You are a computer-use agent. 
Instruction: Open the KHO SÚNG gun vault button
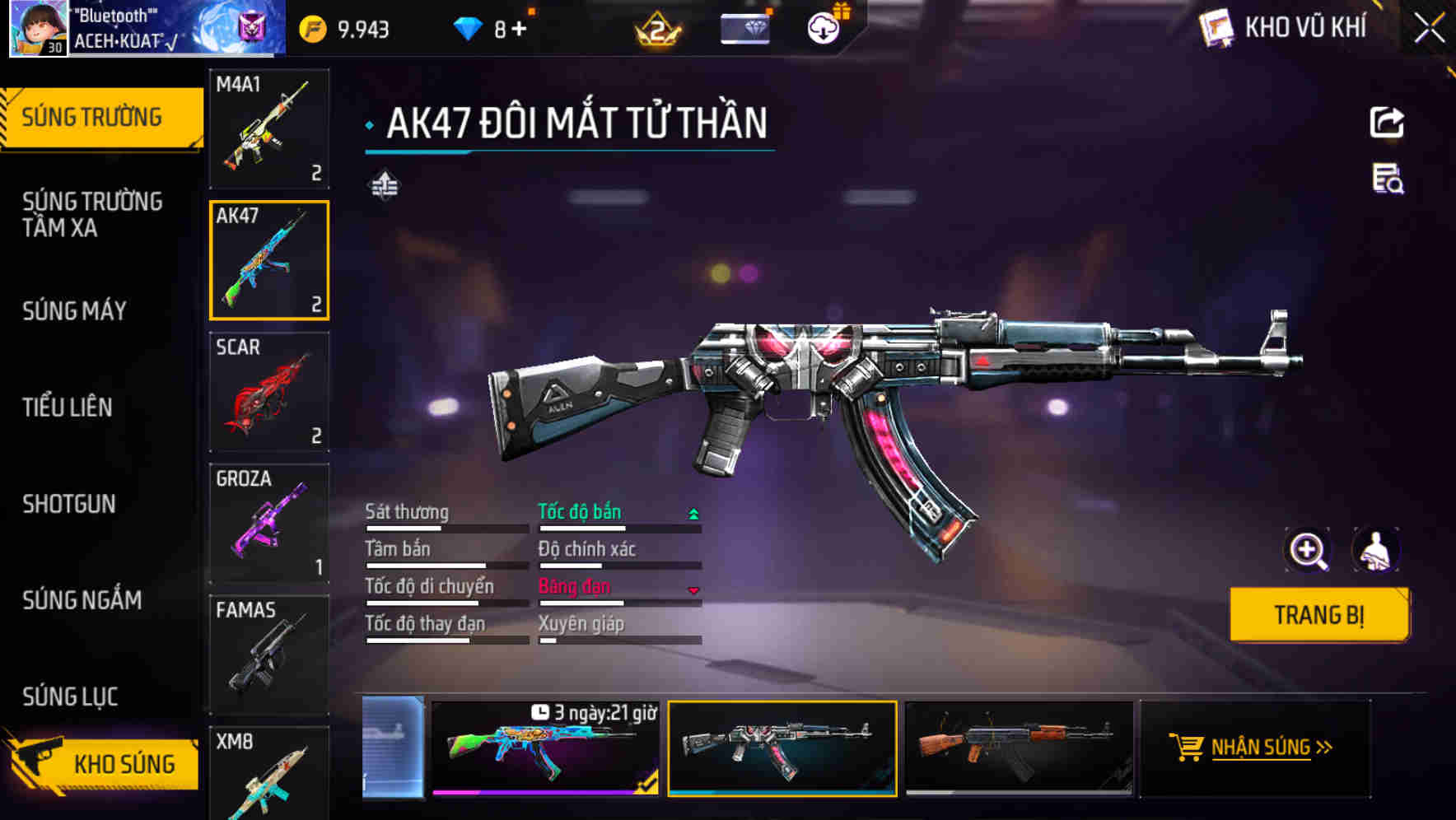coord(103,764)
